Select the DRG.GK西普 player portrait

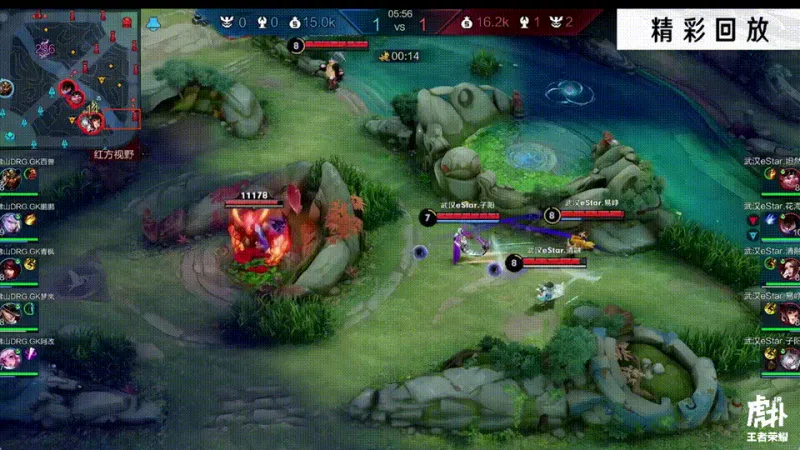click(x=11, y=179)
